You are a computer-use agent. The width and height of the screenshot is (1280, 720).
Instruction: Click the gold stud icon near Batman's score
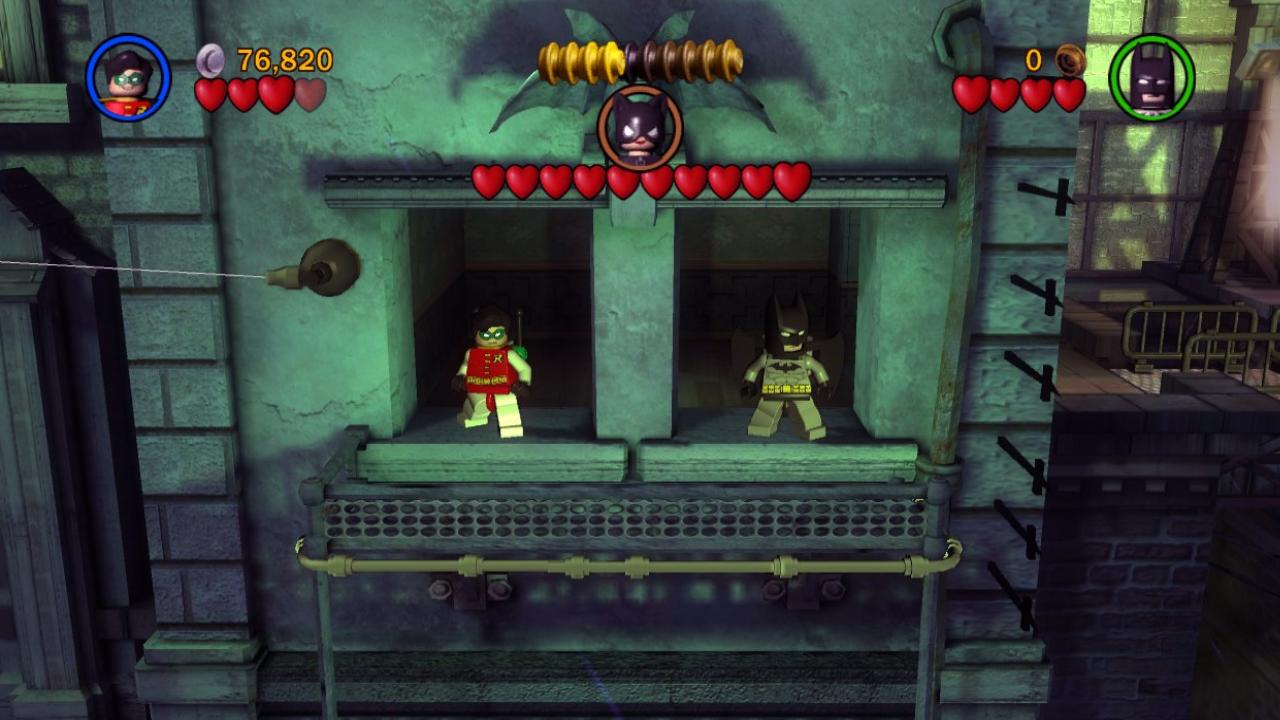(x=1068, y=60)
